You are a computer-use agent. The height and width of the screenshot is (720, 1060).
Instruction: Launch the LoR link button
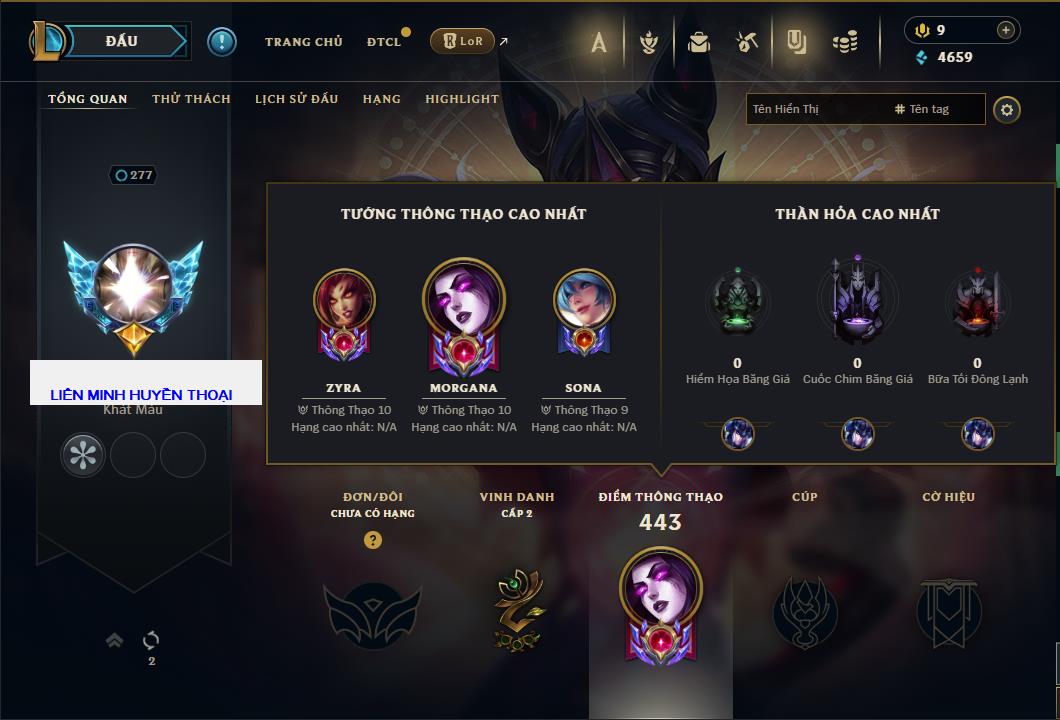(x=462, y=41)
